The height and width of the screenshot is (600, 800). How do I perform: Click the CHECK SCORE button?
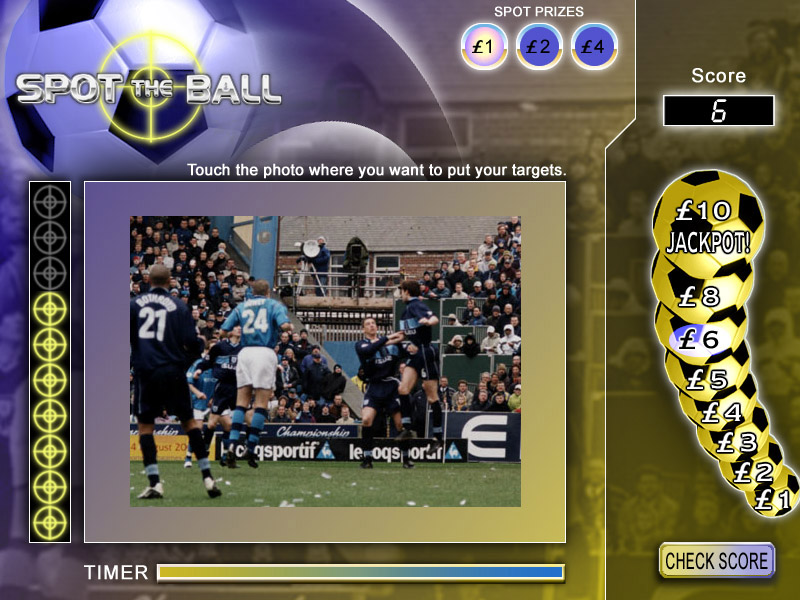pyautogui.click(x=717, y=560)
